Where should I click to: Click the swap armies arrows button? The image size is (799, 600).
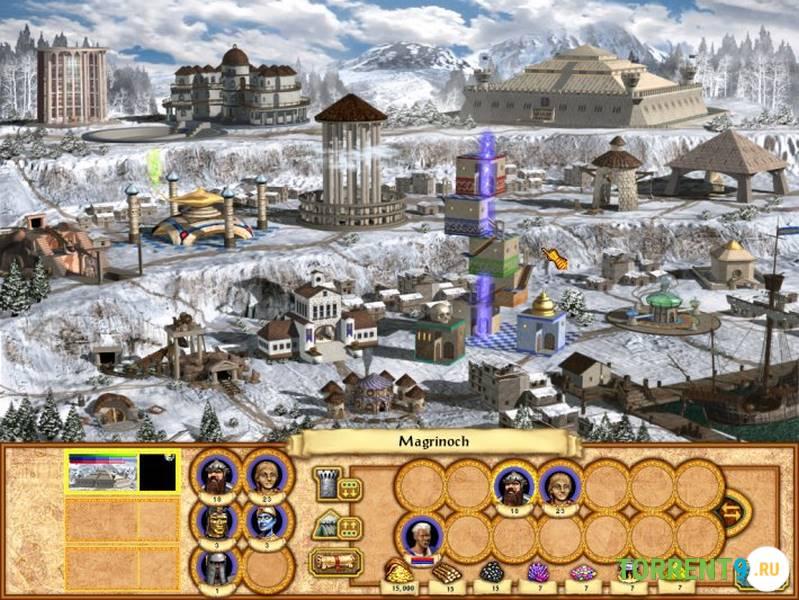(x=734, y=511)
